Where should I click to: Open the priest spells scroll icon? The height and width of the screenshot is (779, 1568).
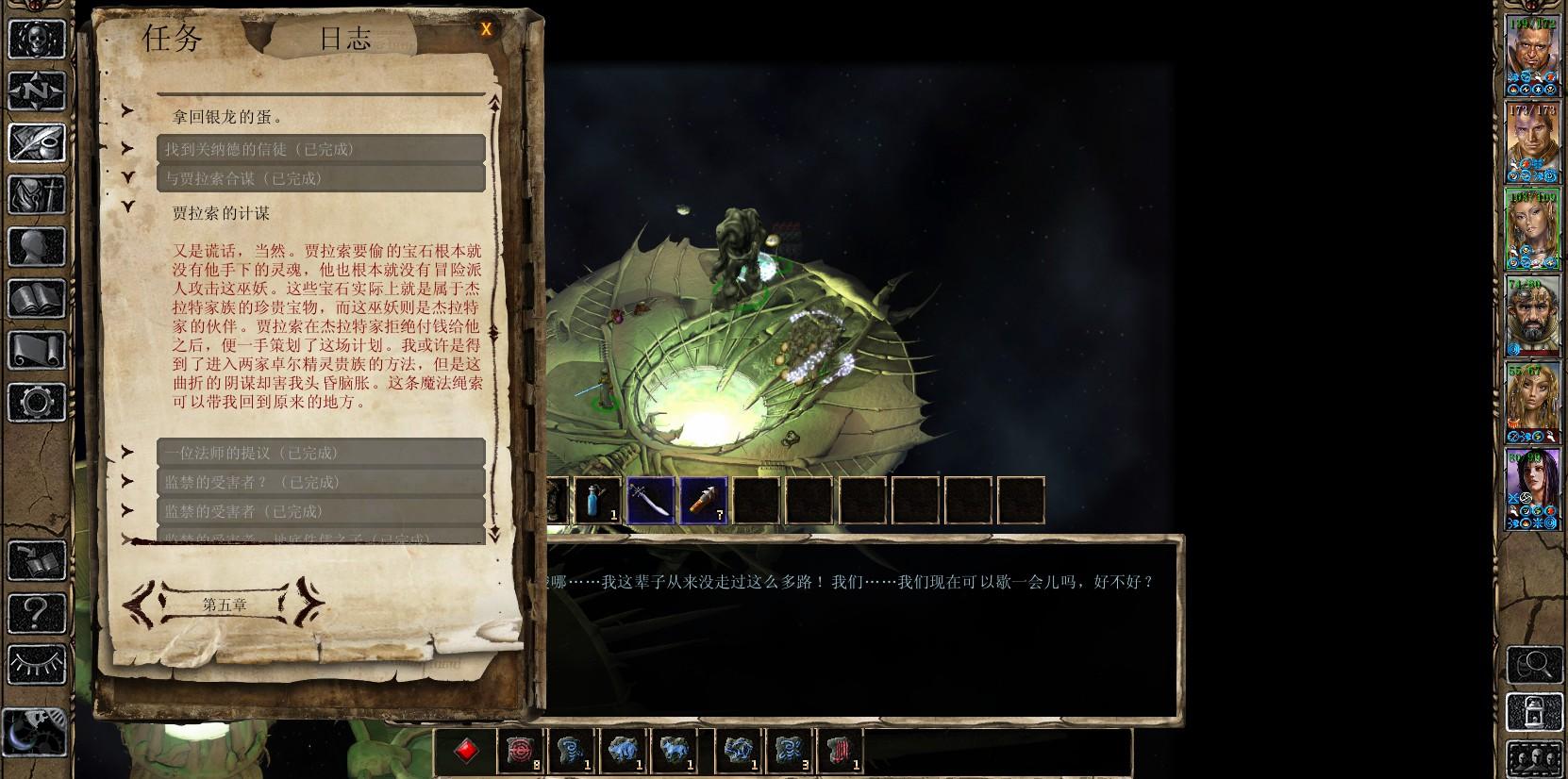tap(37, 352)
